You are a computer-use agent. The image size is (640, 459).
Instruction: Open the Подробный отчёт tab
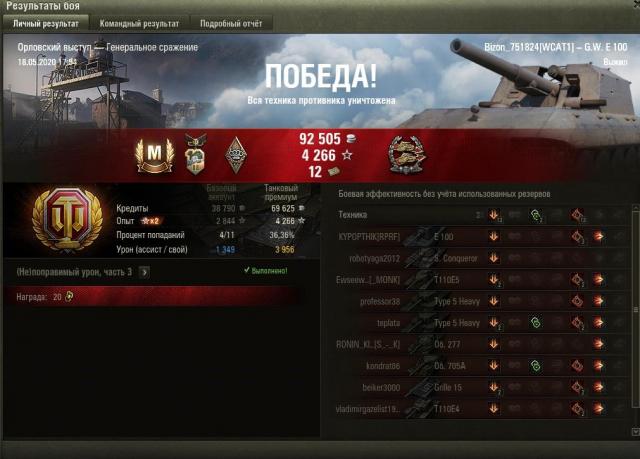(x=230, y=22)
